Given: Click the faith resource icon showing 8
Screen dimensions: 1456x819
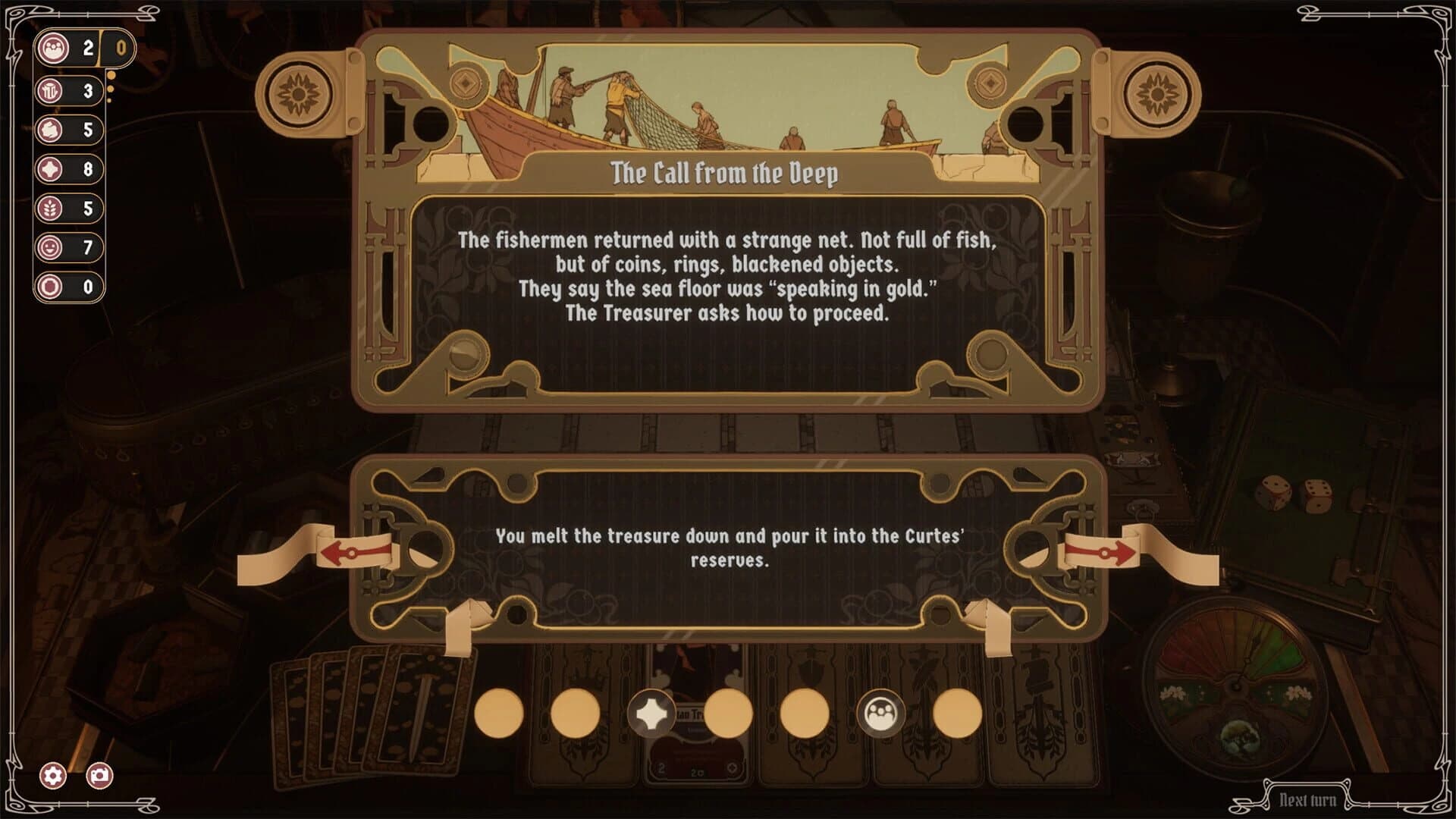Looking at the screenshot, I should tap(52, 170).
